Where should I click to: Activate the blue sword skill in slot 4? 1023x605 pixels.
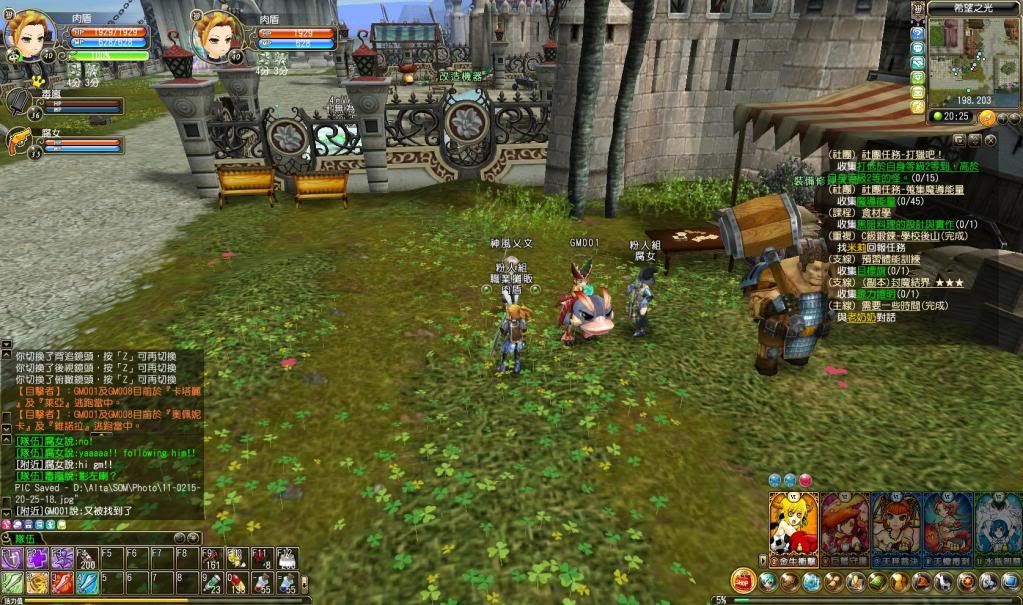[87, 582]
